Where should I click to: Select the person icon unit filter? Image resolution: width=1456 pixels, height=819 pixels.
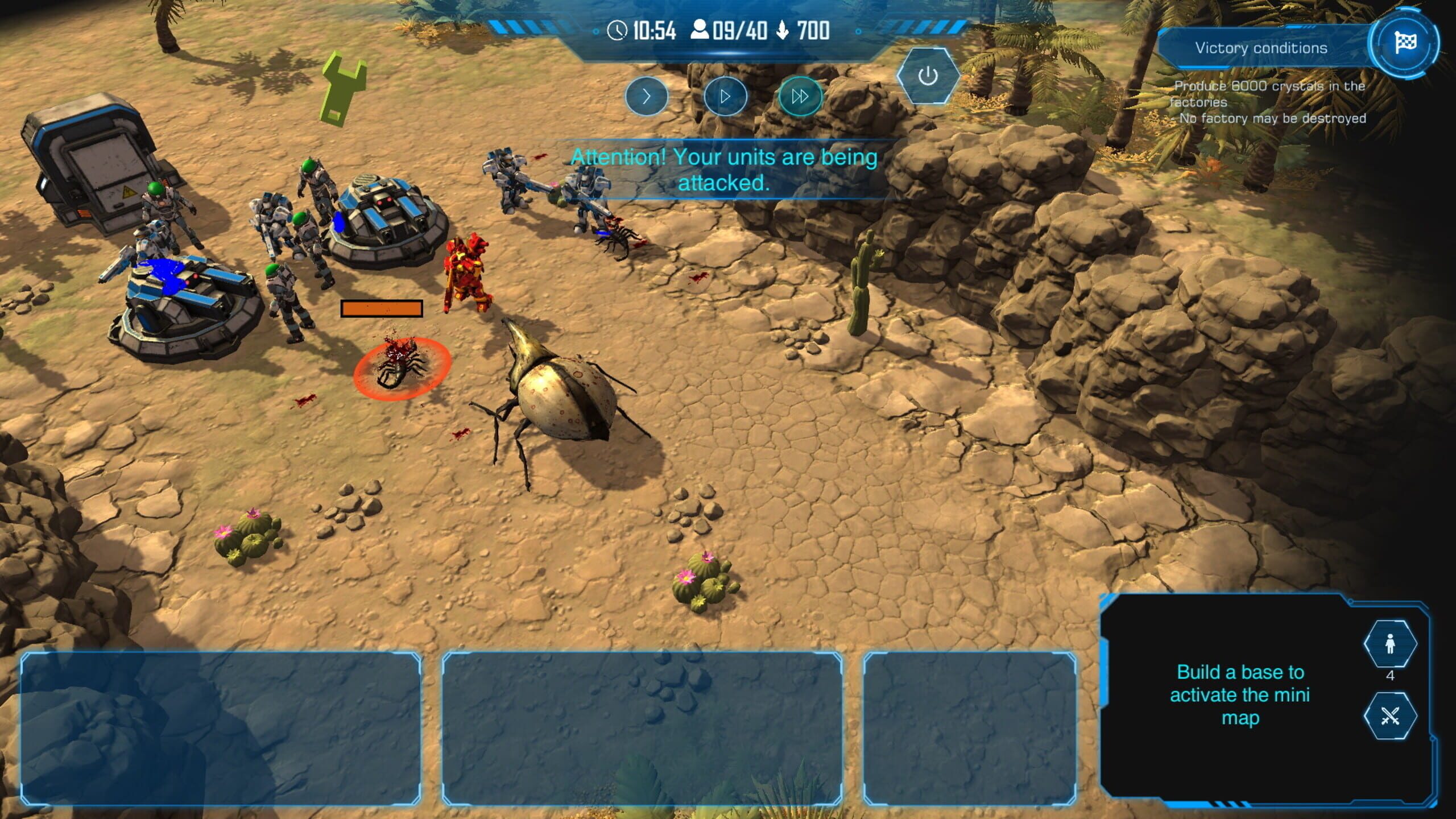[1390, 644]
